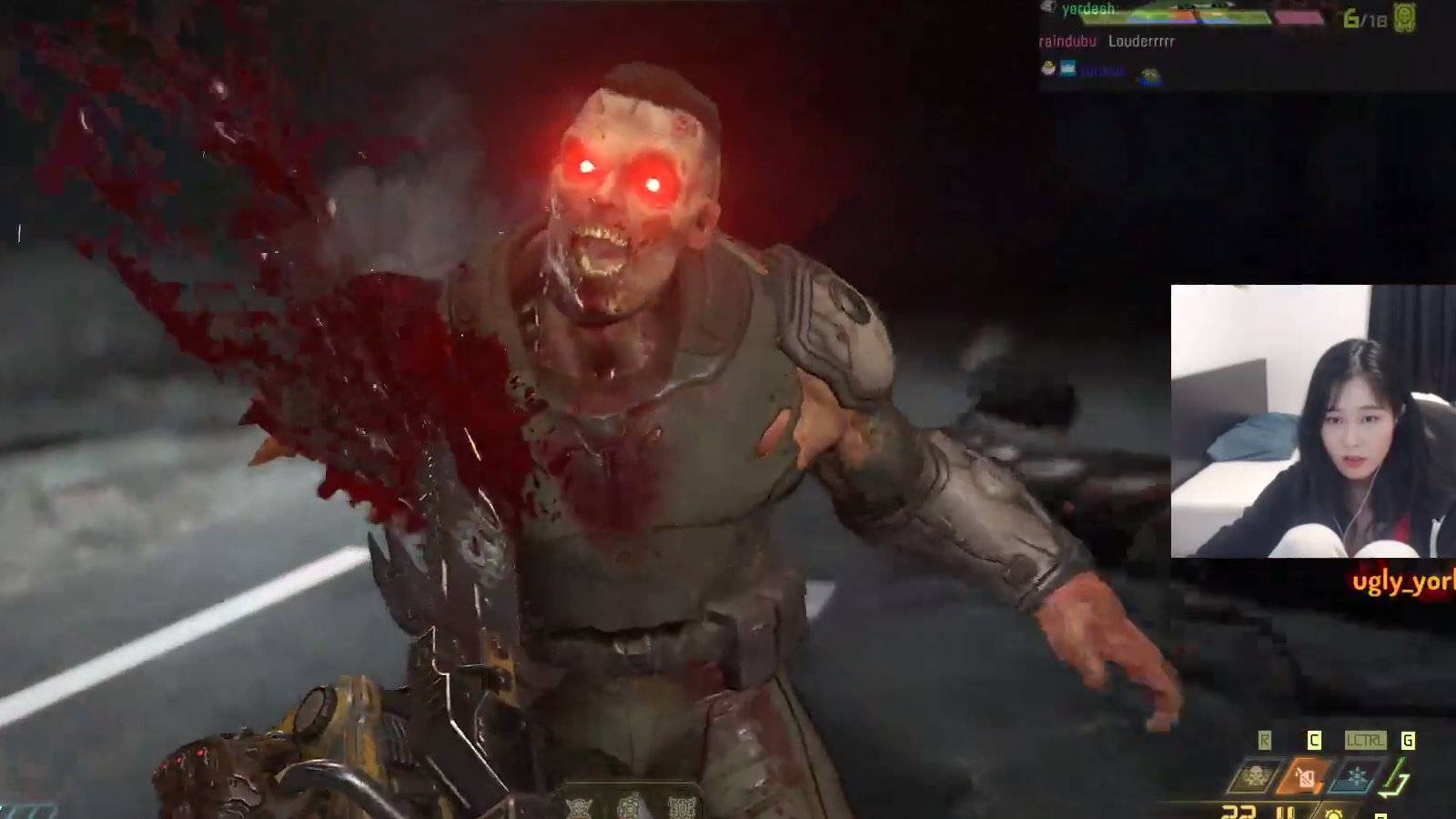This screenshot has width=1456, height=819.
Task: Select the ice bomb snowflake icon
Action: click(x=1357, y=774)
